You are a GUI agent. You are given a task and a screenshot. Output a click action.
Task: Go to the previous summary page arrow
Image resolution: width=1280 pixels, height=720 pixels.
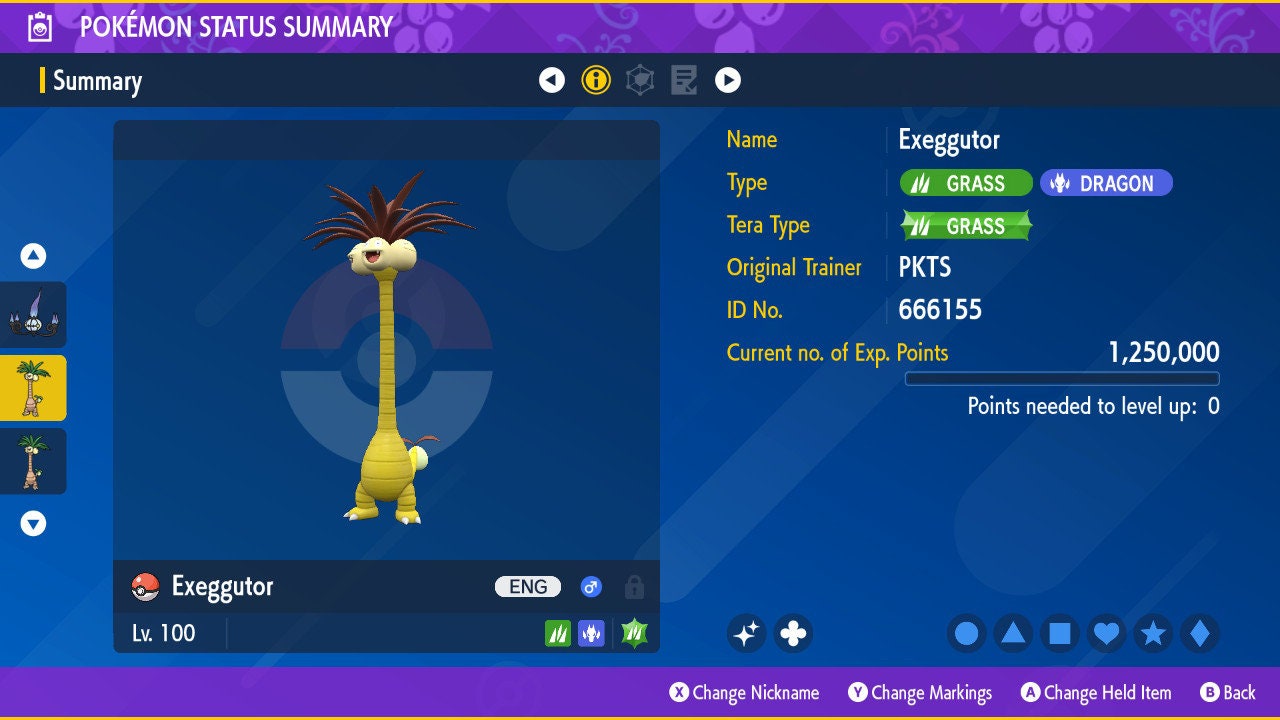click(552, 80)
